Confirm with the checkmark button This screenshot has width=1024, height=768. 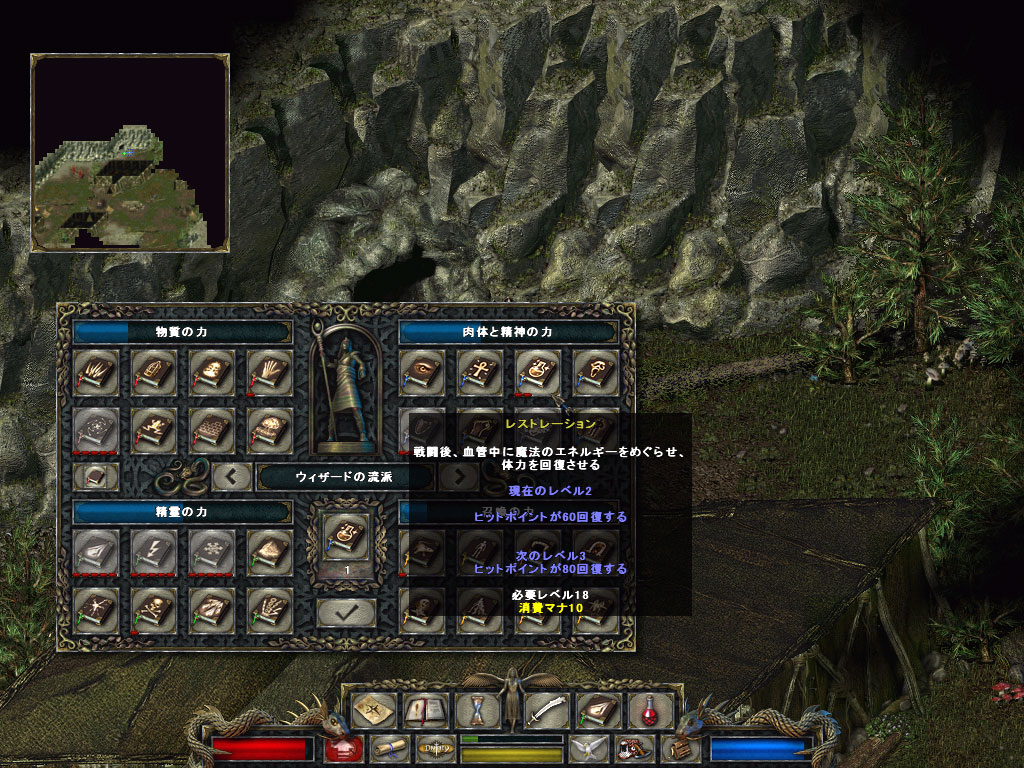(346, 612)
